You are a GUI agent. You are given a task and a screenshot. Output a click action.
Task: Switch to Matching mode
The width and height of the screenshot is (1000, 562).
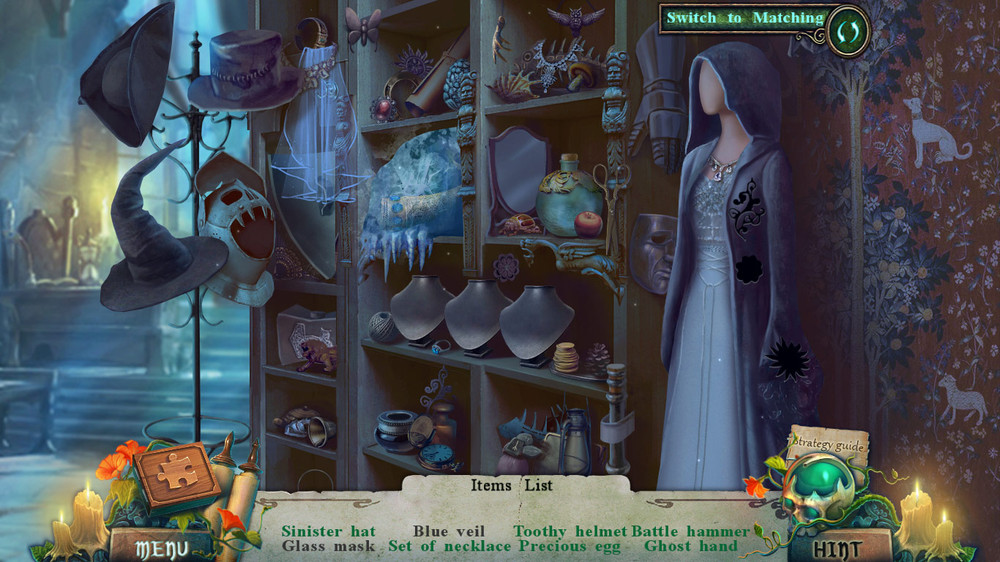[x=745, y=18]
